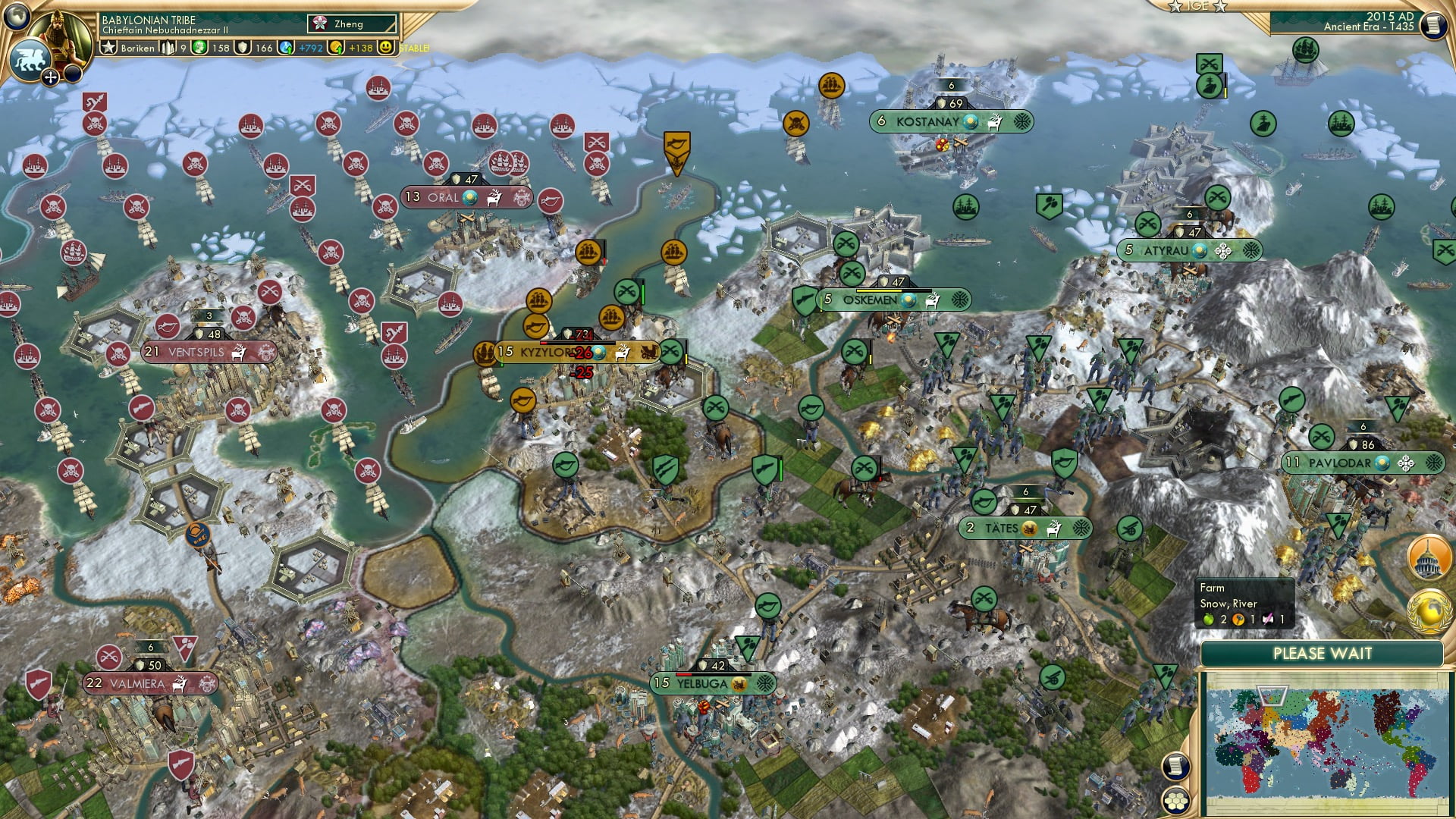Click the PLEASE WAIT button
1456x819 pixels.
1324,653
